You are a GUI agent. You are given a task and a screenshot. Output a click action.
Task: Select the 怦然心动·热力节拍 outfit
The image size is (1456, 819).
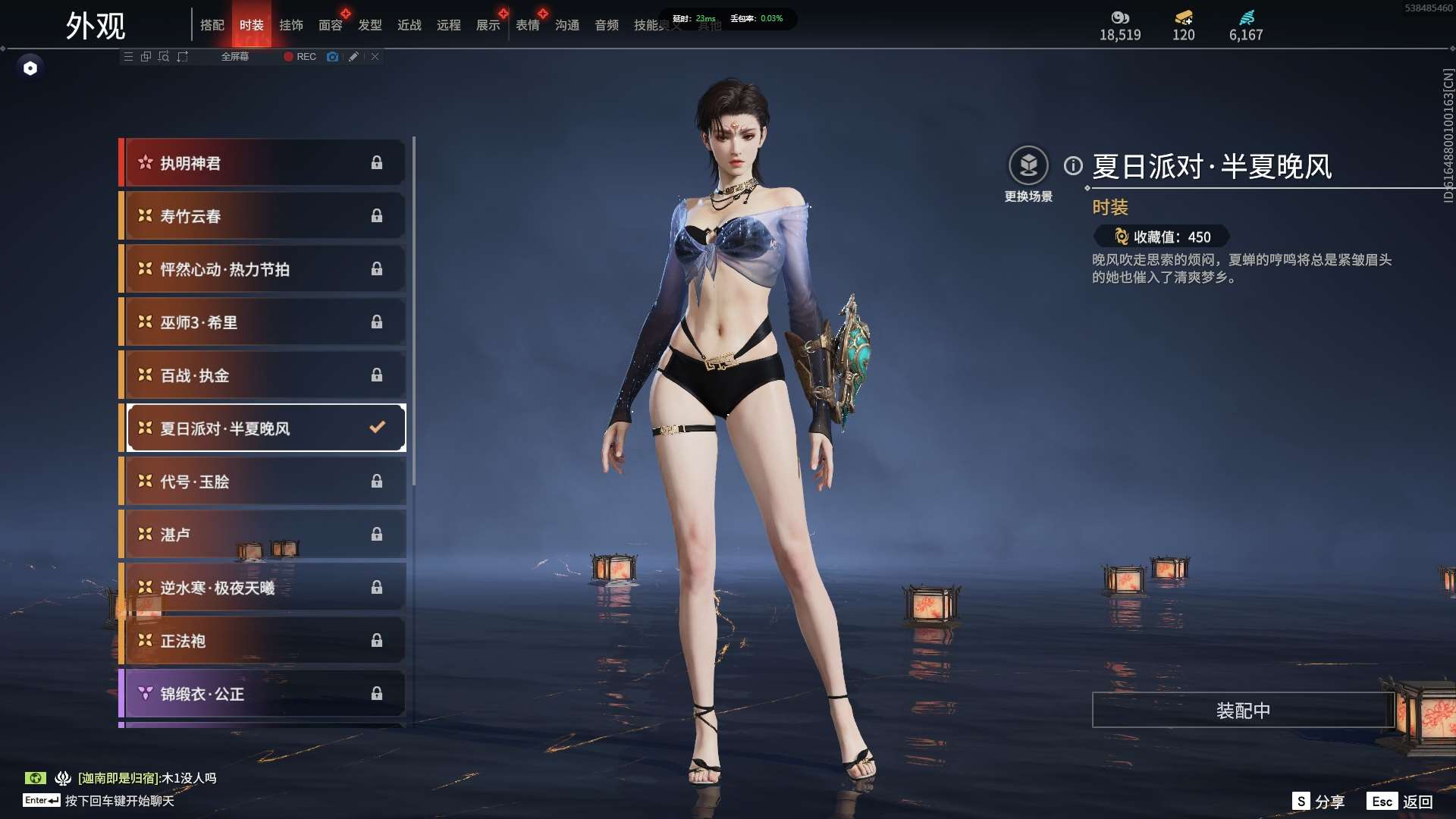click(x=262, y=269)
